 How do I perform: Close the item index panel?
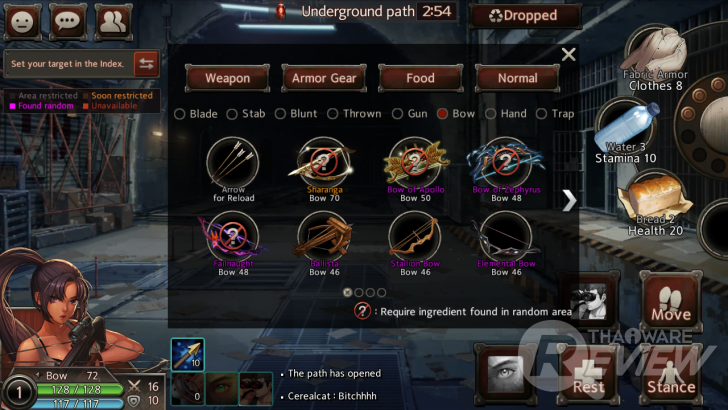pos(569,55)
